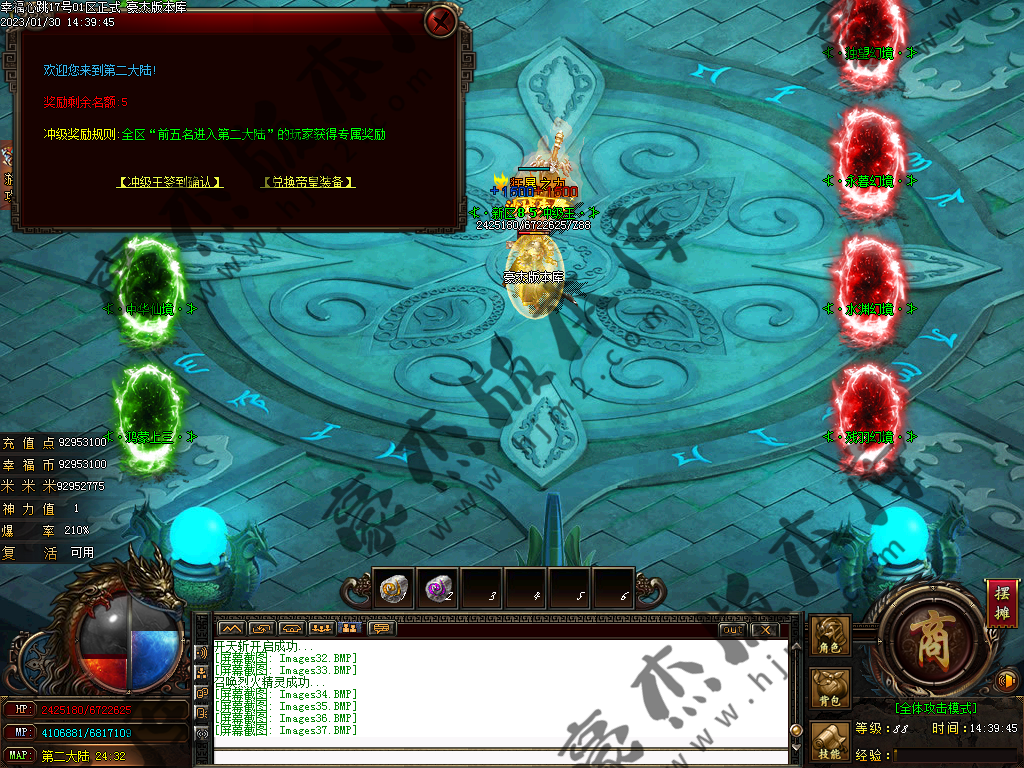Toggle the sound speaker button
Image resolution: width=1024 pixels, height=768 pixels.
click(1006, 681)
